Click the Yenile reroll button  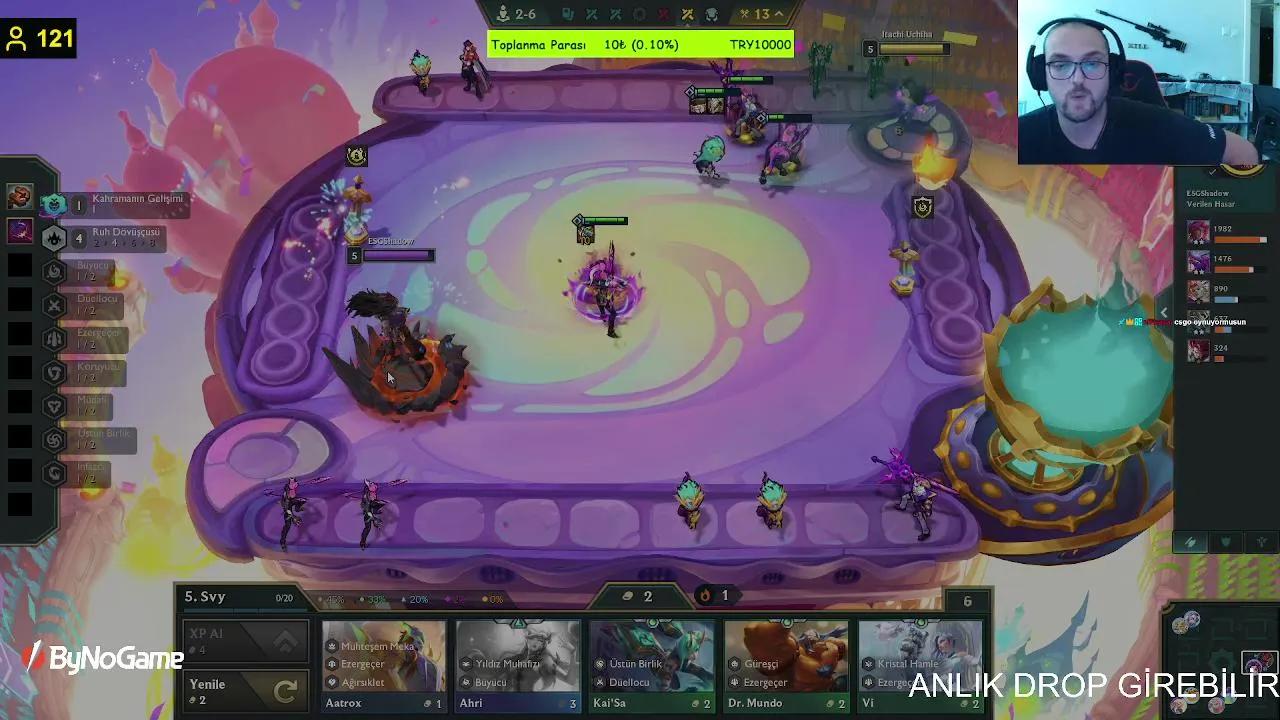[x=244, y=688]
